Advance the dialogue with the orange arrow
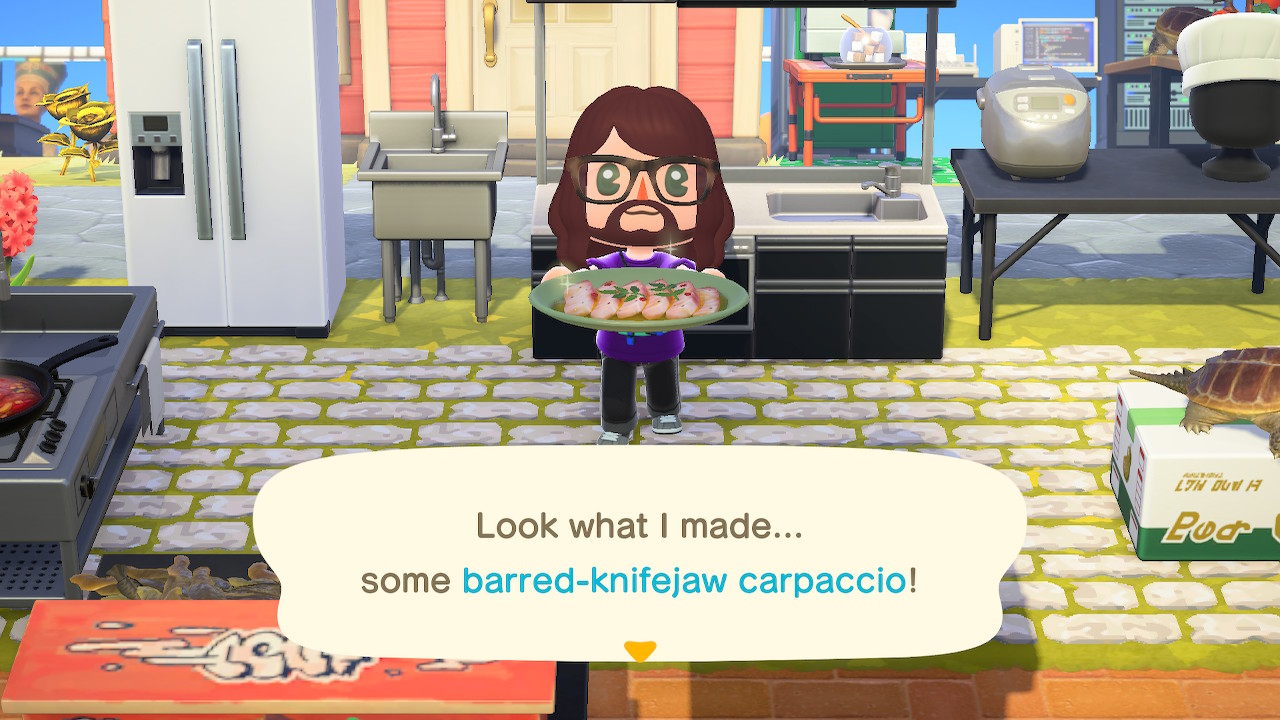The height and width of the screenshot is (720, 1280). (639, 652)
